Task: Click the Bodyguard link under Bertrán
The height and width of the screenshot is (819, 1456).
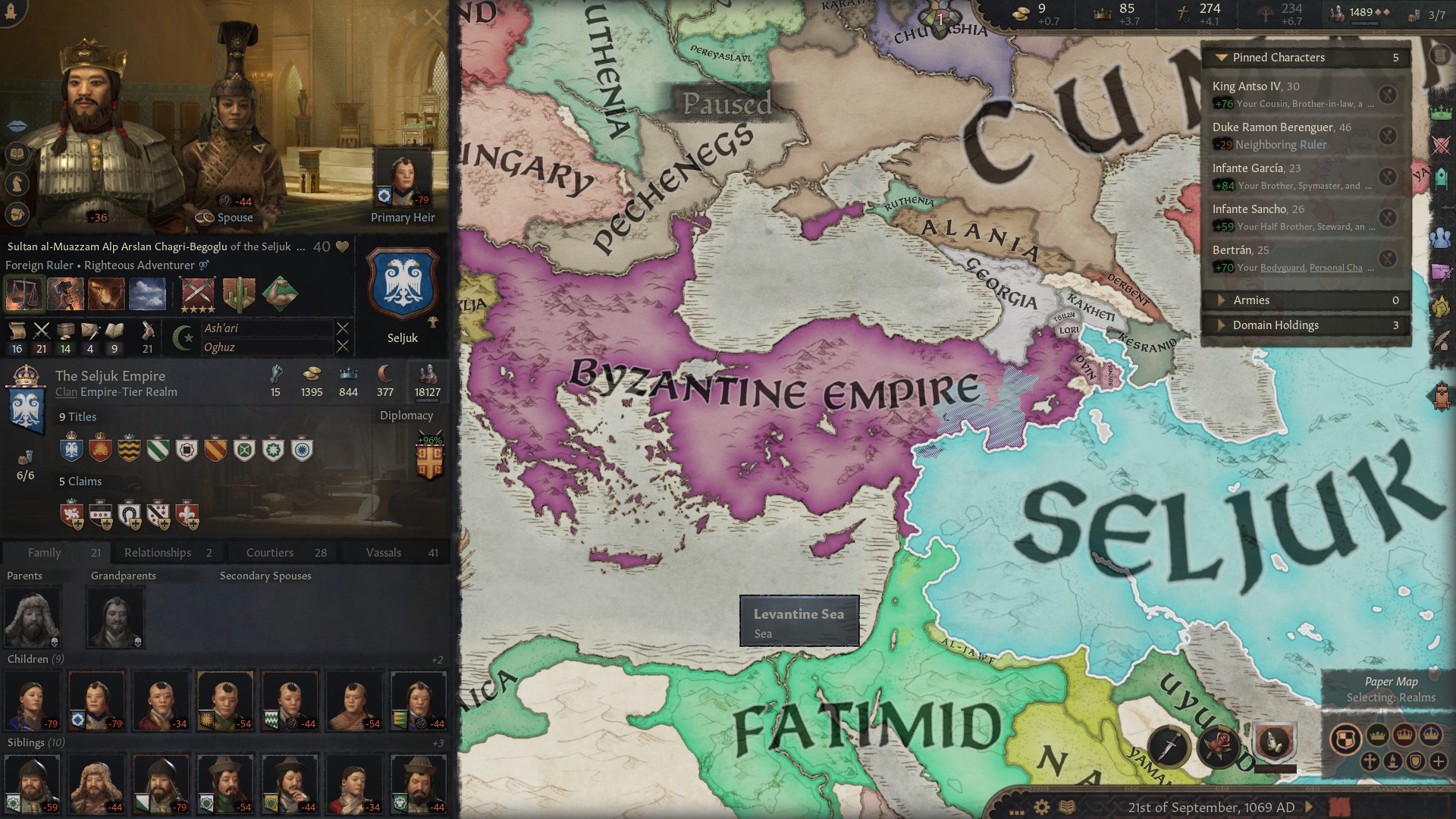Action: pyautogui.click(x=1283, y=267)
